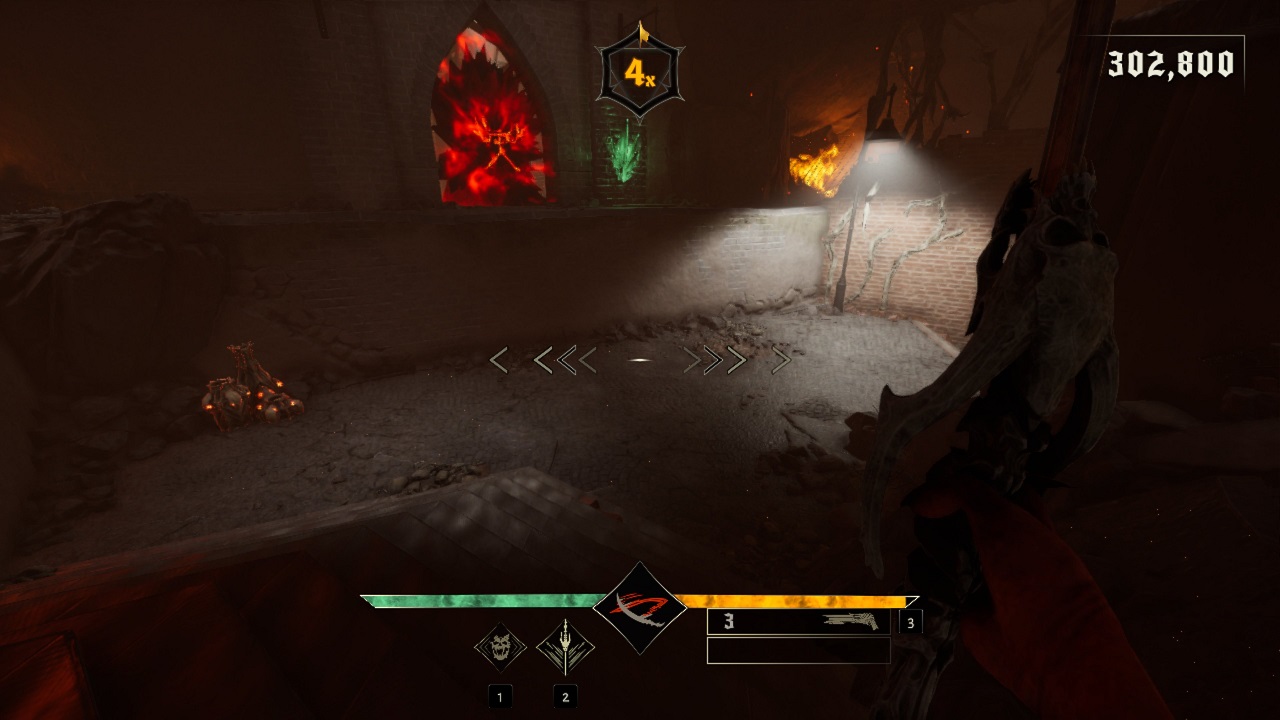The image size is (1280, 720).
Task: Select the shotgun weapon slot
Action: click(798, 622)
